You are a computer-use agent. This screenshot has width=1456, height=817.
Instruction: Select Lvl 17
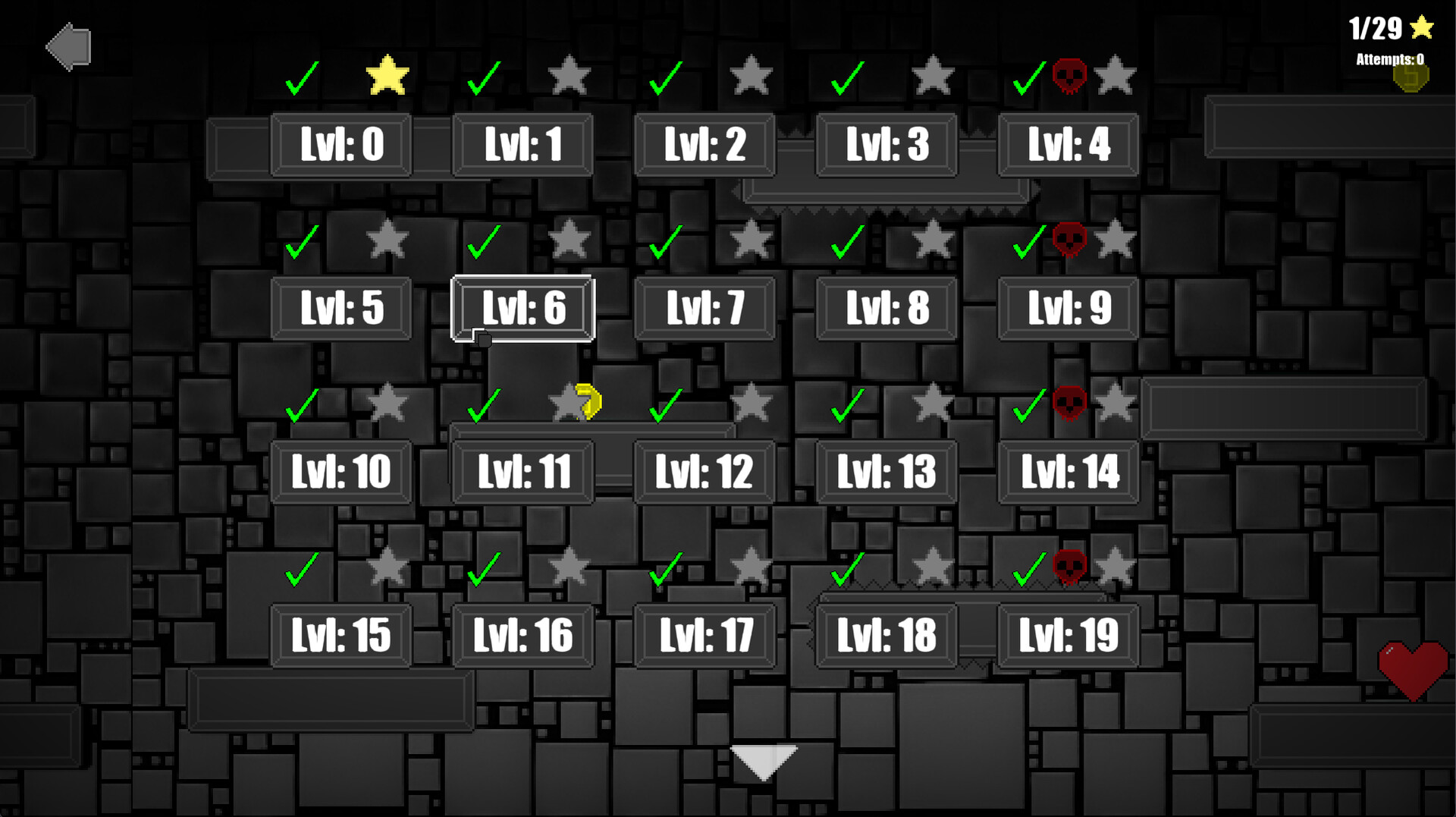tap(704, 635)
